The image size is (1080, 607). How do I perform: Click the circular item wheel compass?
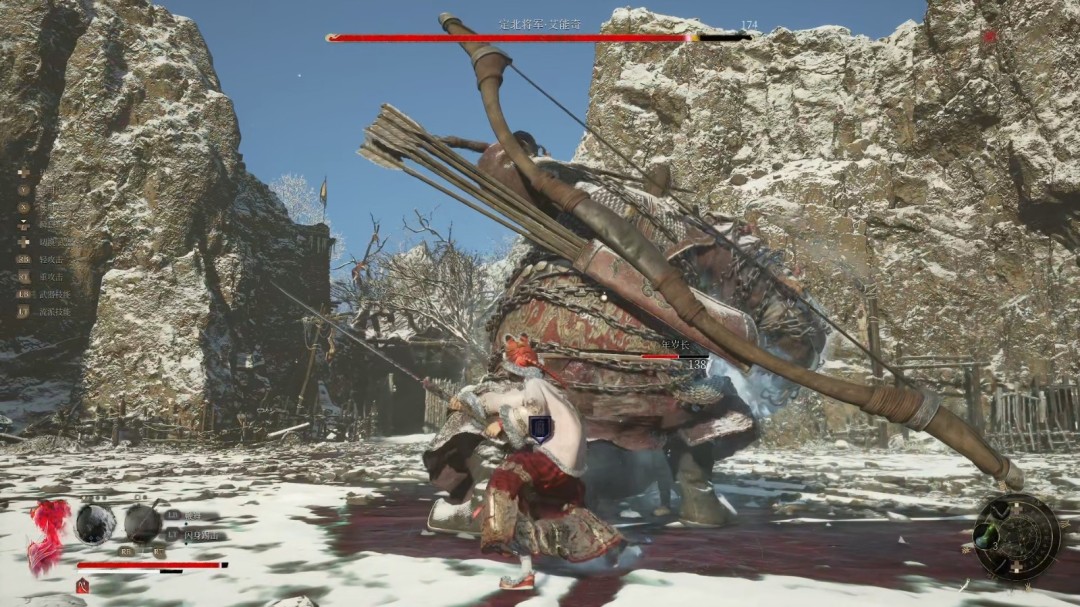[x=1017, y=537]
